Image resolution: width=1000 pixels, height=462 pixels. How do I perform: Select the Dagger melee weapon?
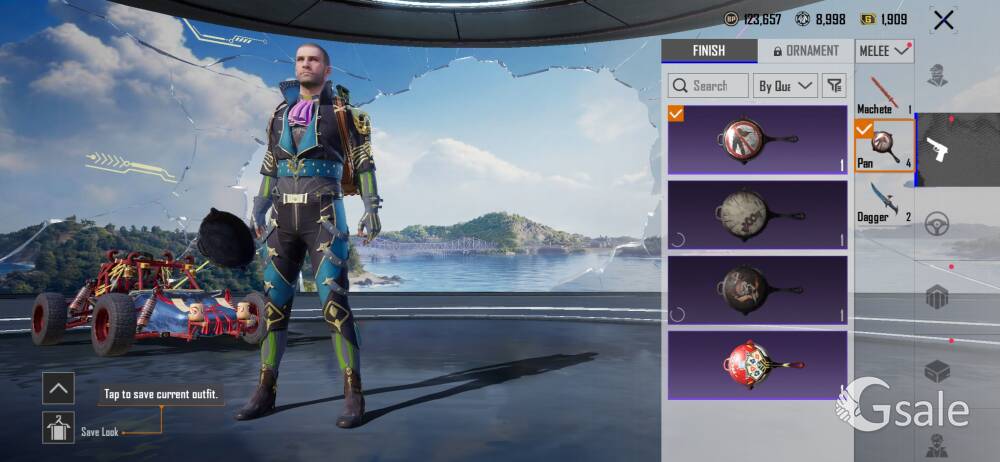[884, 201]
